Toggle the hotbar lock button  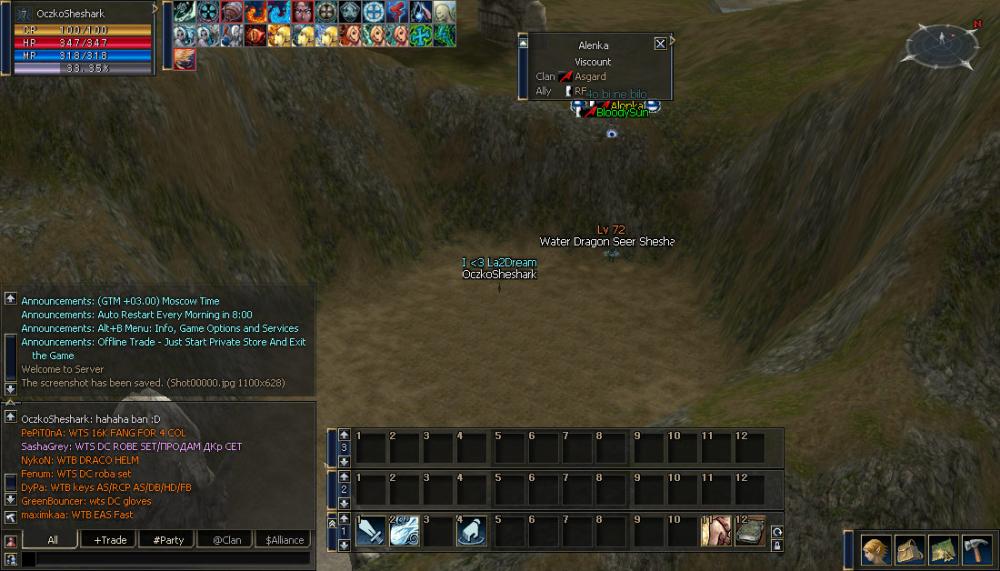click(x=776, y=545)
